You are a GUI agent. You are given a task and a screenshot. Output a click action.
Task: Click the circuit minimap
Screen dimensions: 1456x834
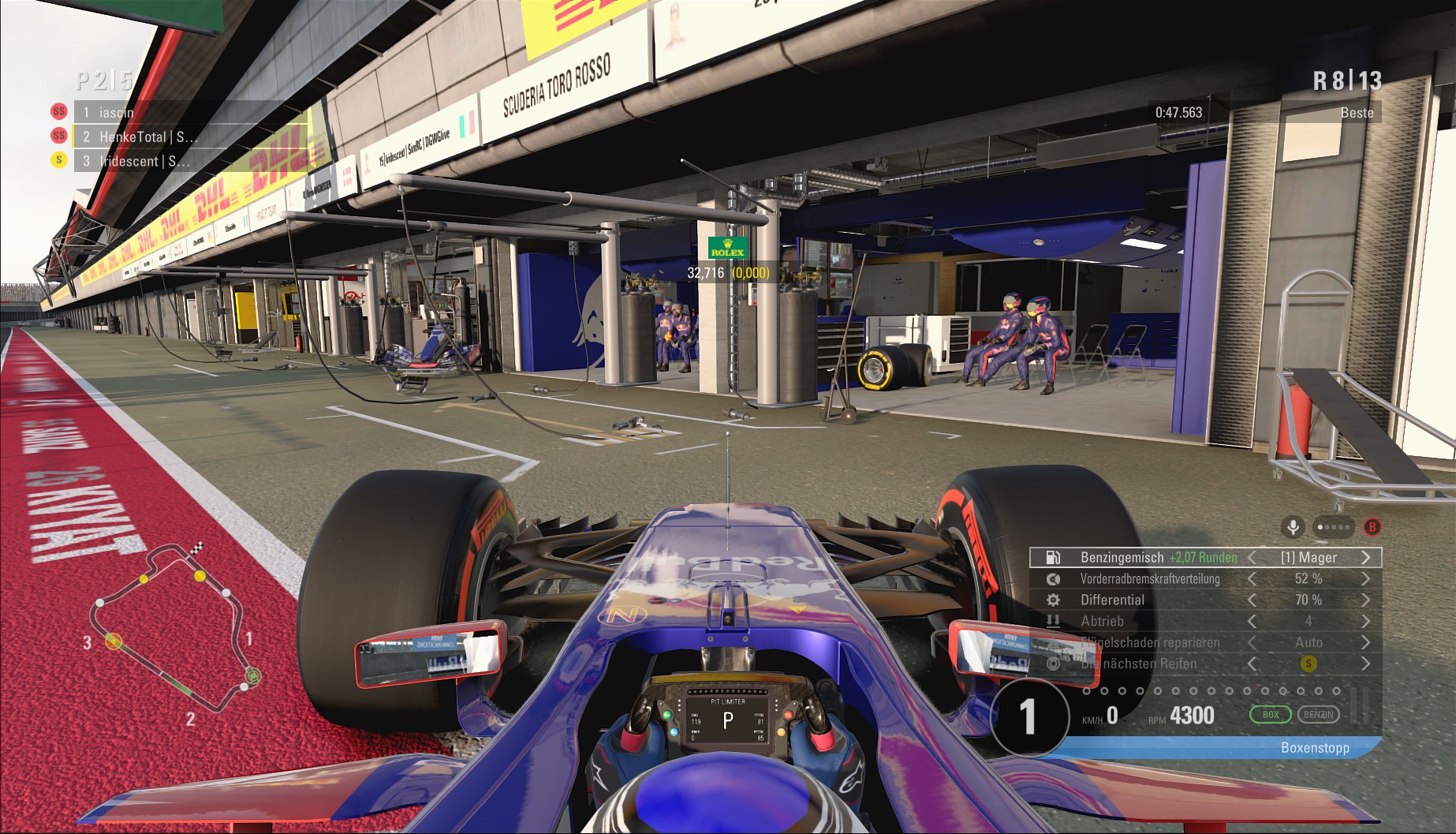[174, 623]
